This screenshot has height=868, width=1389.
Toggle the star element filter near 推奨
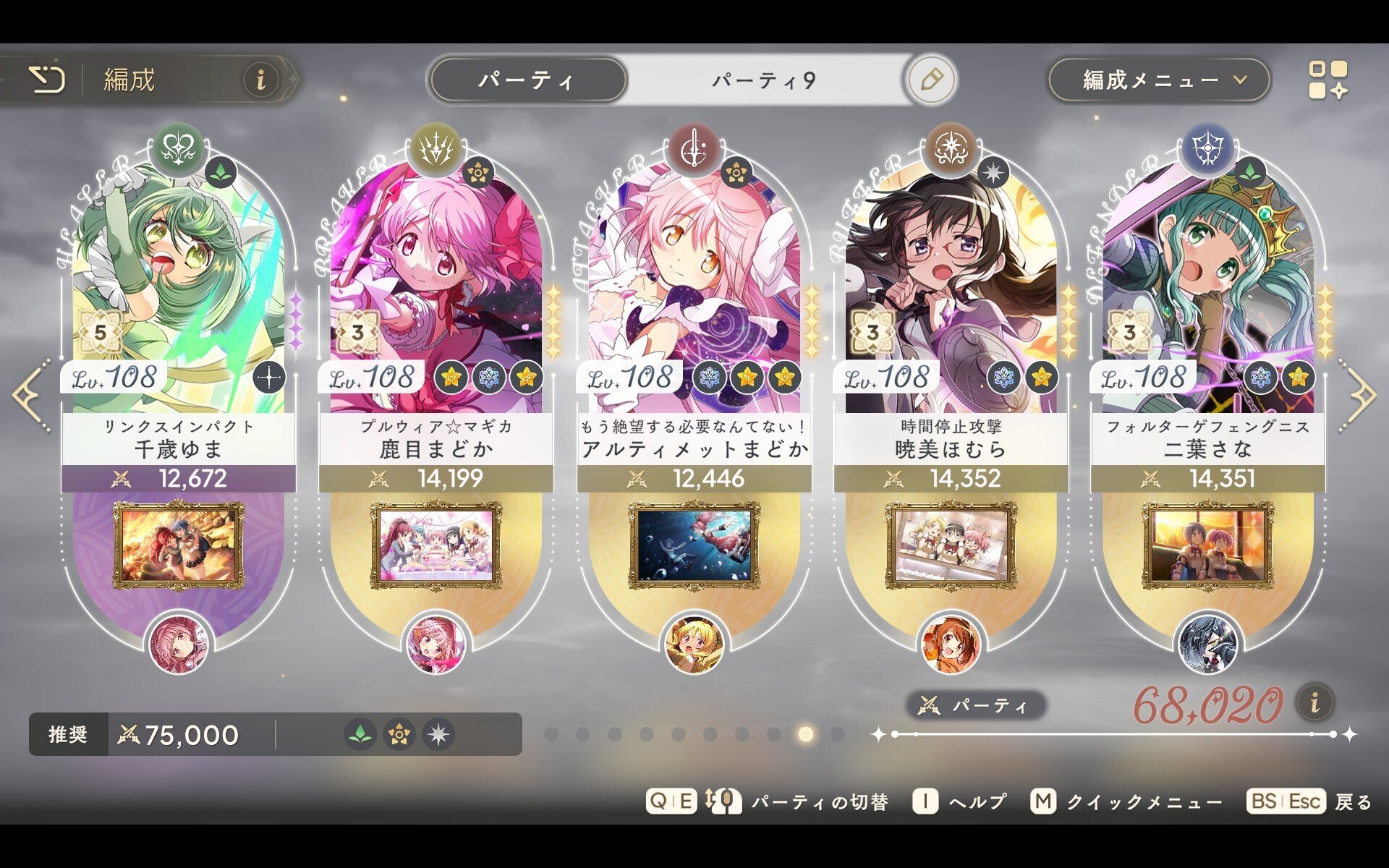439,734
